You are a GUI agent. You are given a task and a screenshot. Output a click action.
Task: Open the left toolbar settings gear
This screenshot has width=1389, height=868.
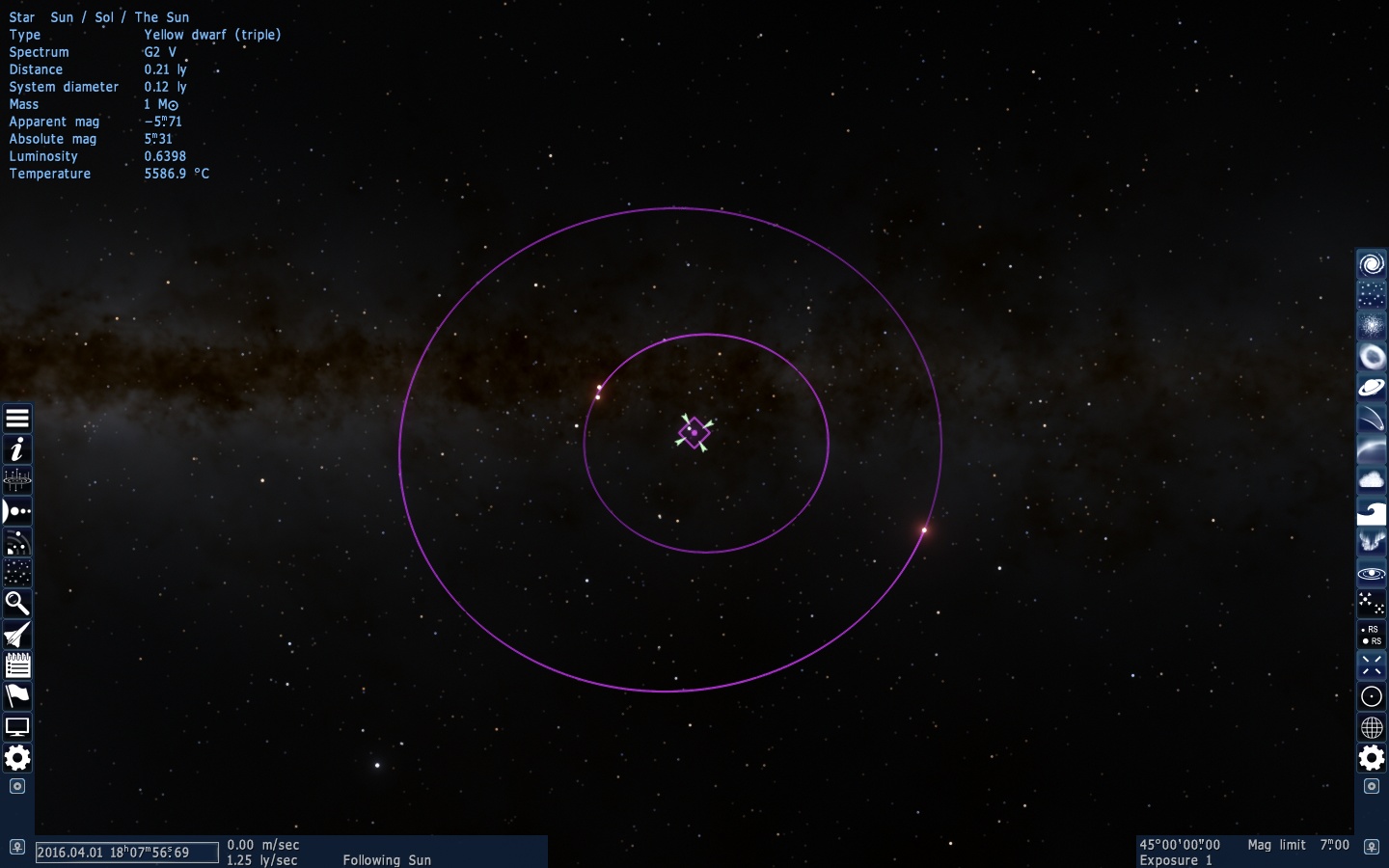coord(17,758)
